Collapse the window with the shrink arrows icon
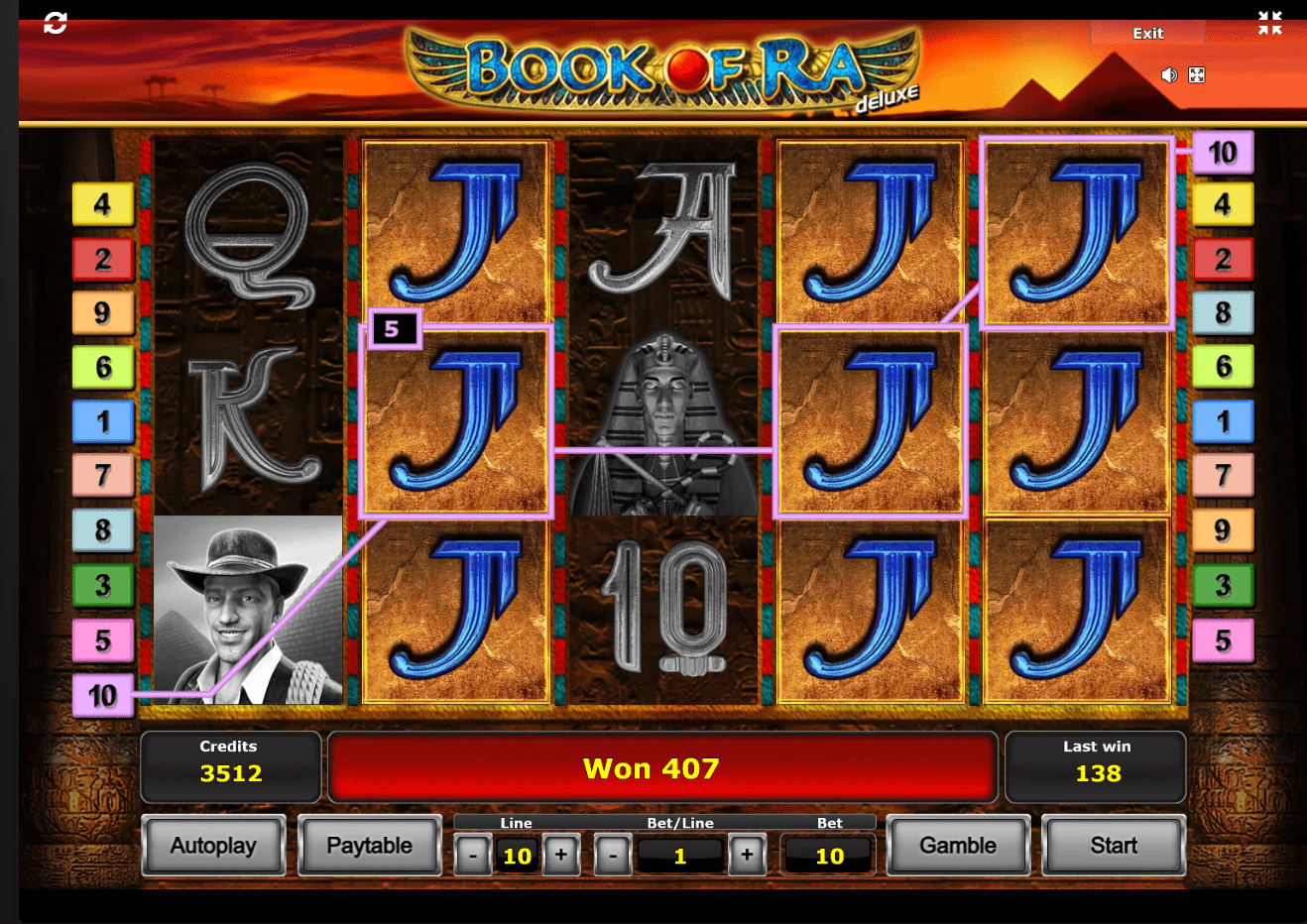The height and width of the screenshot is (924, 1307). (1269, 24)
